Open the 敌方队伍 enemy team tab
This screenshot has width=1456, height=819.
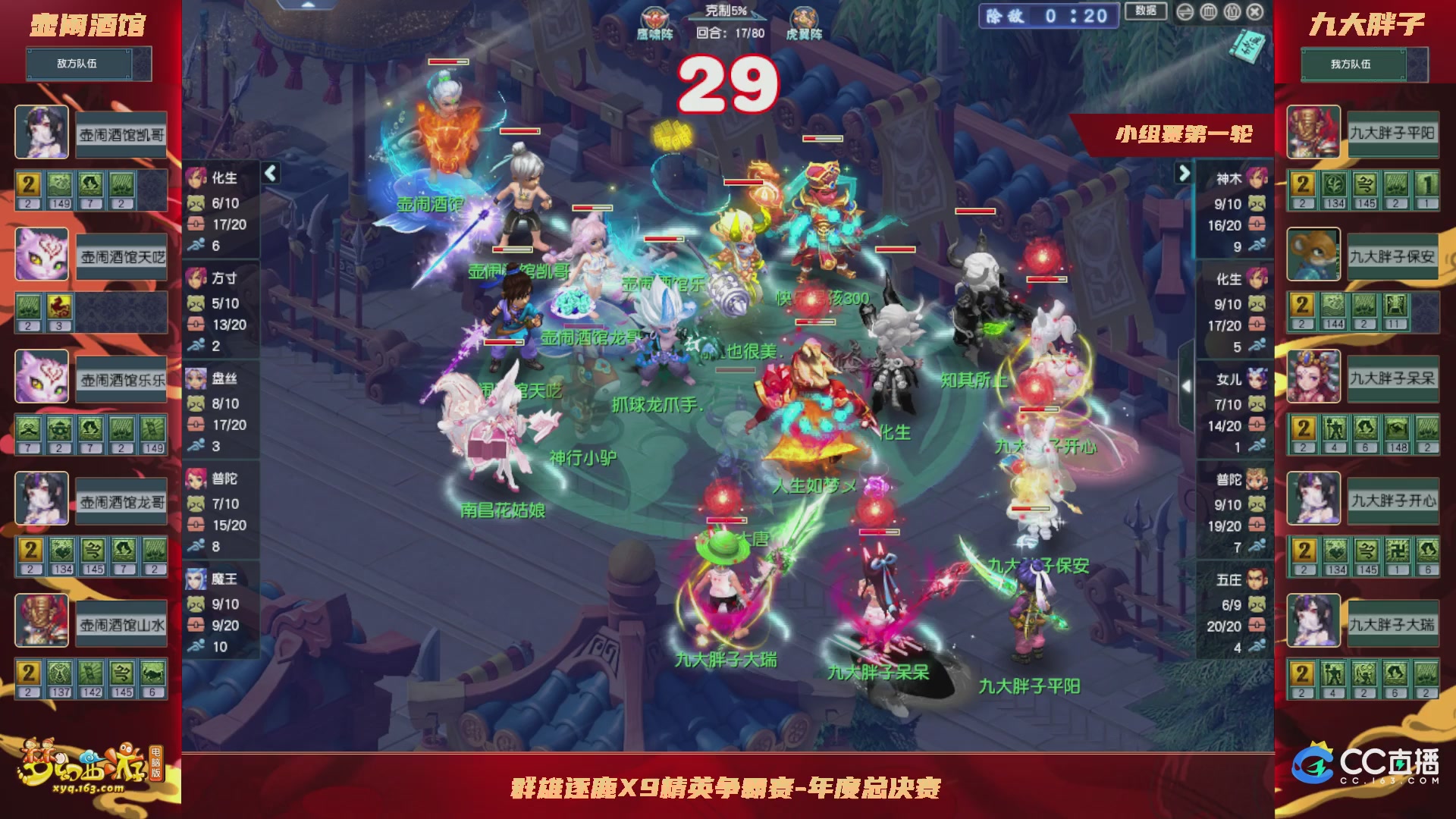[x=80, y=64]
